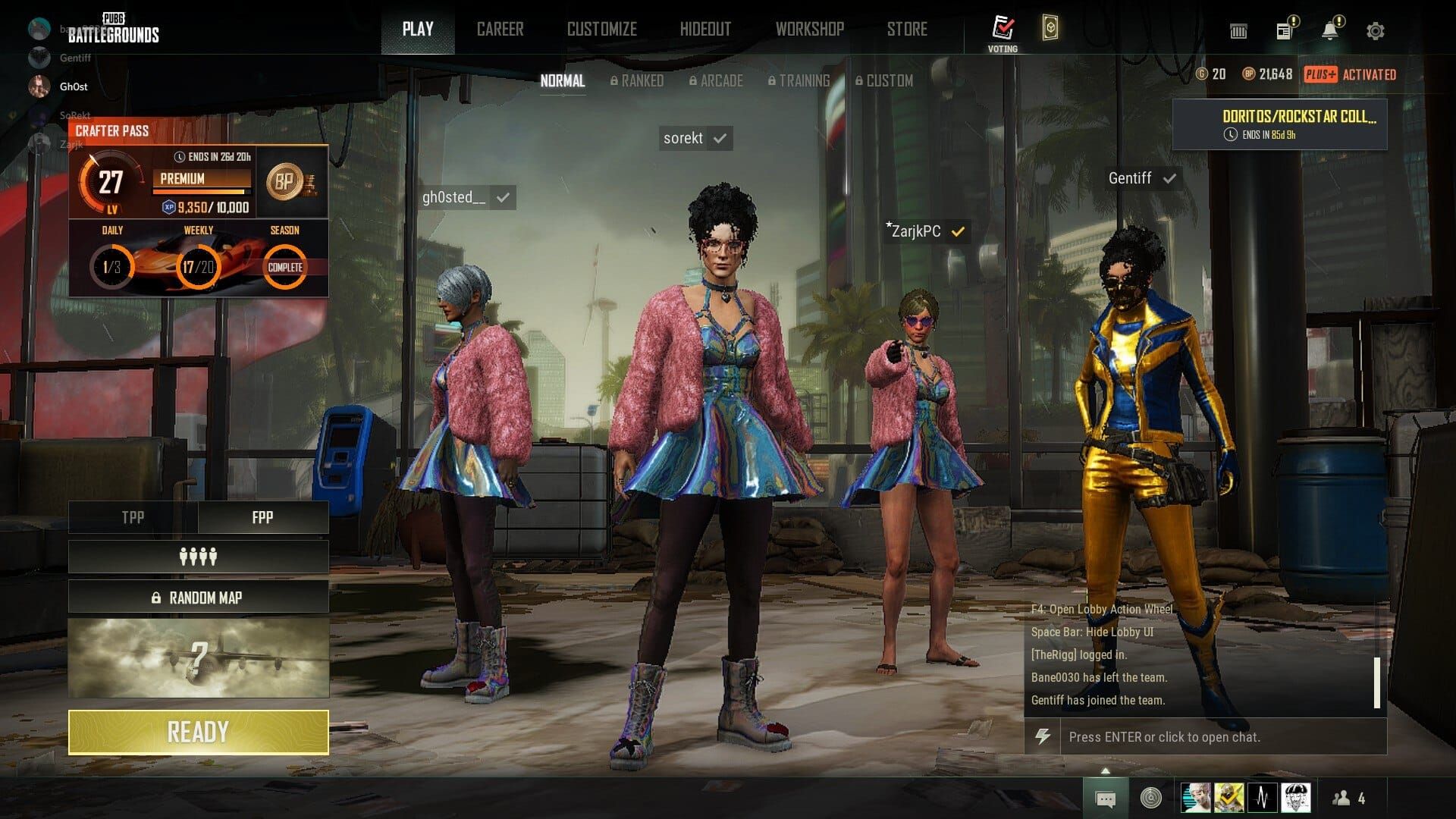Switch to TRAINING mode
The height and width of the screenshot is (819, 1456).
pyautogui.click(x=799, y=80)
